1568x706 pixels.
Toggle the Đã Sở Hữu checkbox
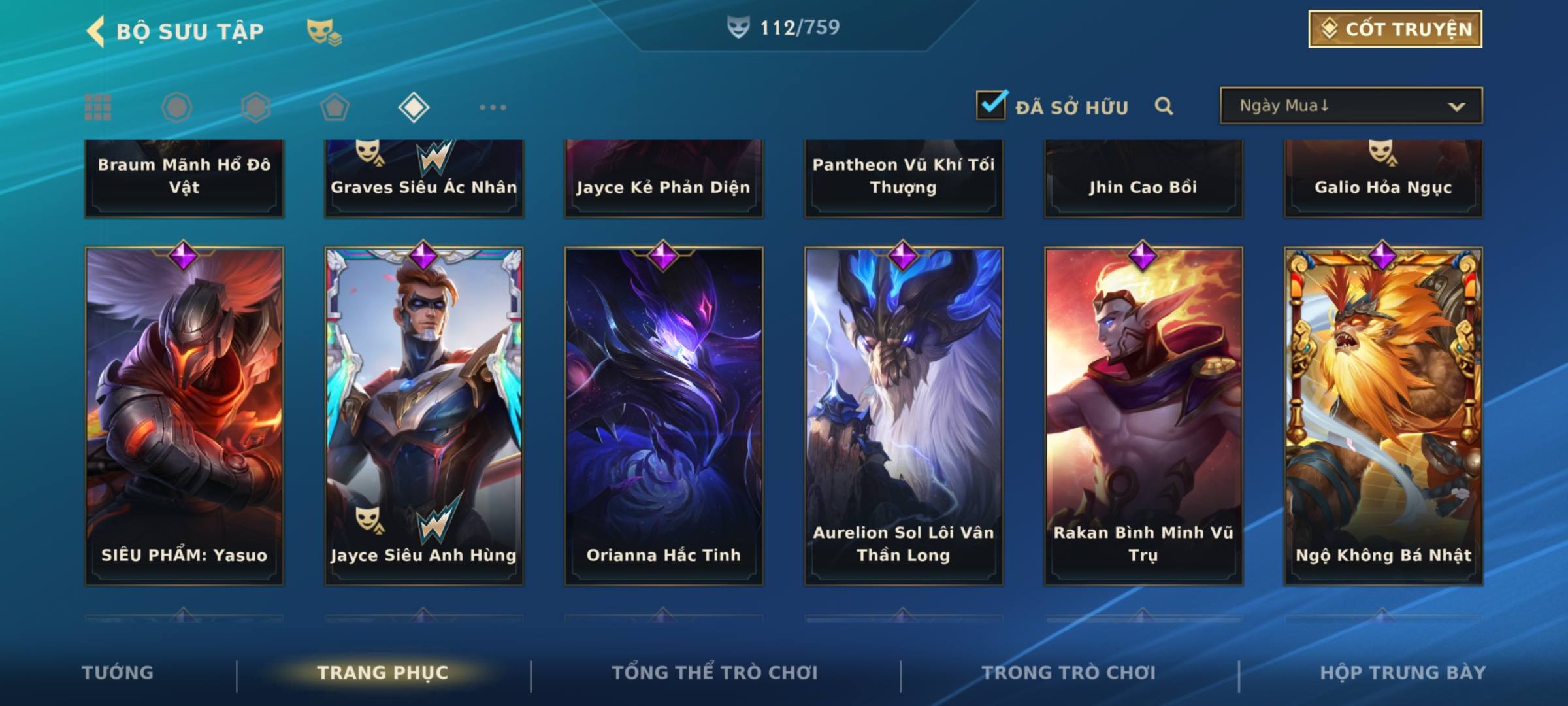tap(991, 105)
